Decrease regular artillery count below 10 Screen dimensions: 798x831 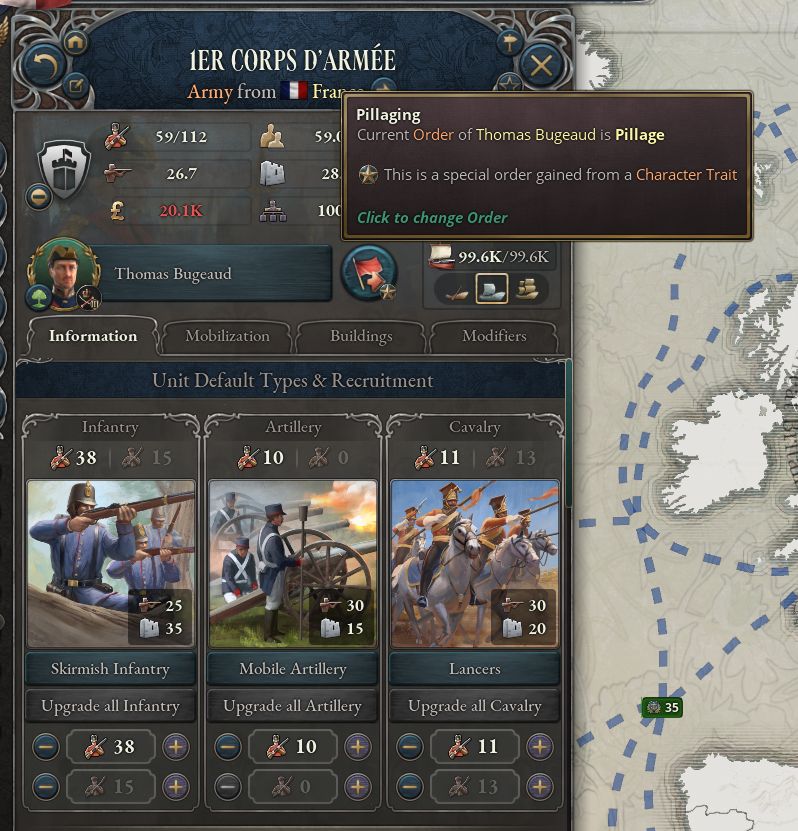pos(228,747)
